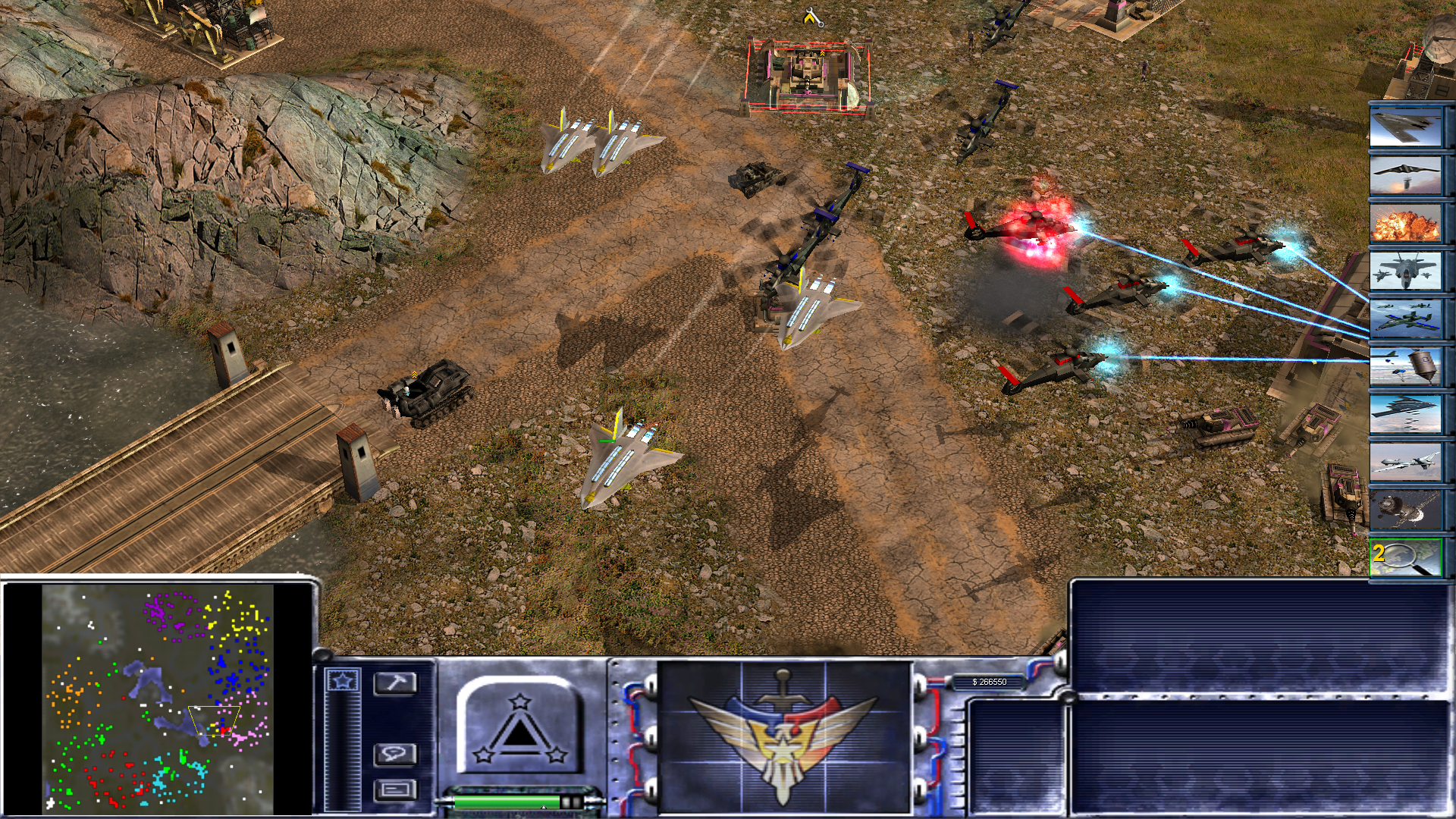Use the magnifying glass scan power
The height and width of the screenshot is (819, 1456).
coord(1405,557)
